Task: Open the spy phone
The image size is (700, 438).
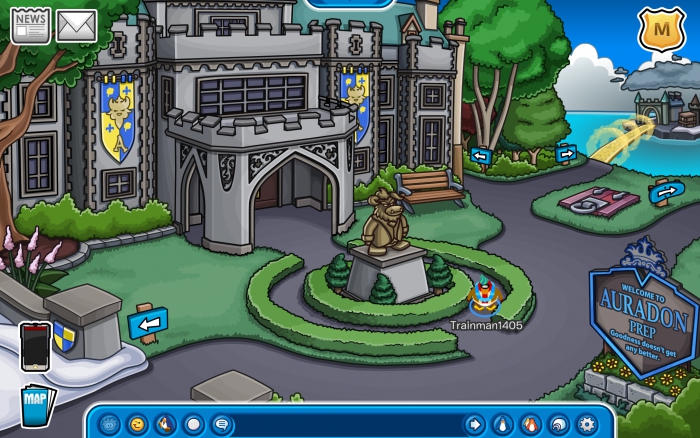Action: (x=35, y=346)
